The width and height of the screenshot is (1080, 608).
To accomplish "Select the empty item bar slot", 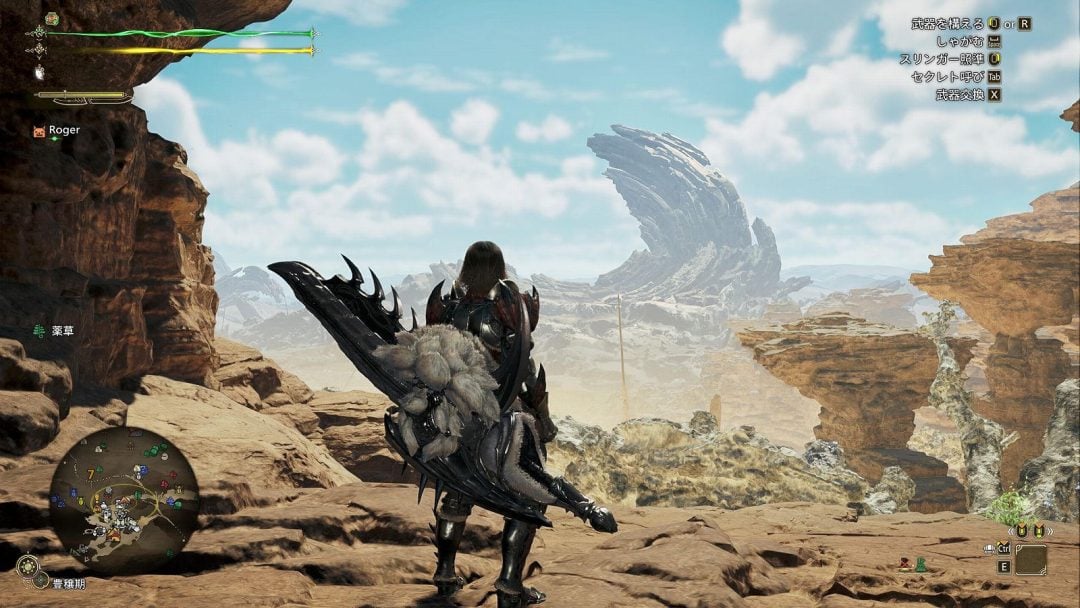I will click(1030, 559).
